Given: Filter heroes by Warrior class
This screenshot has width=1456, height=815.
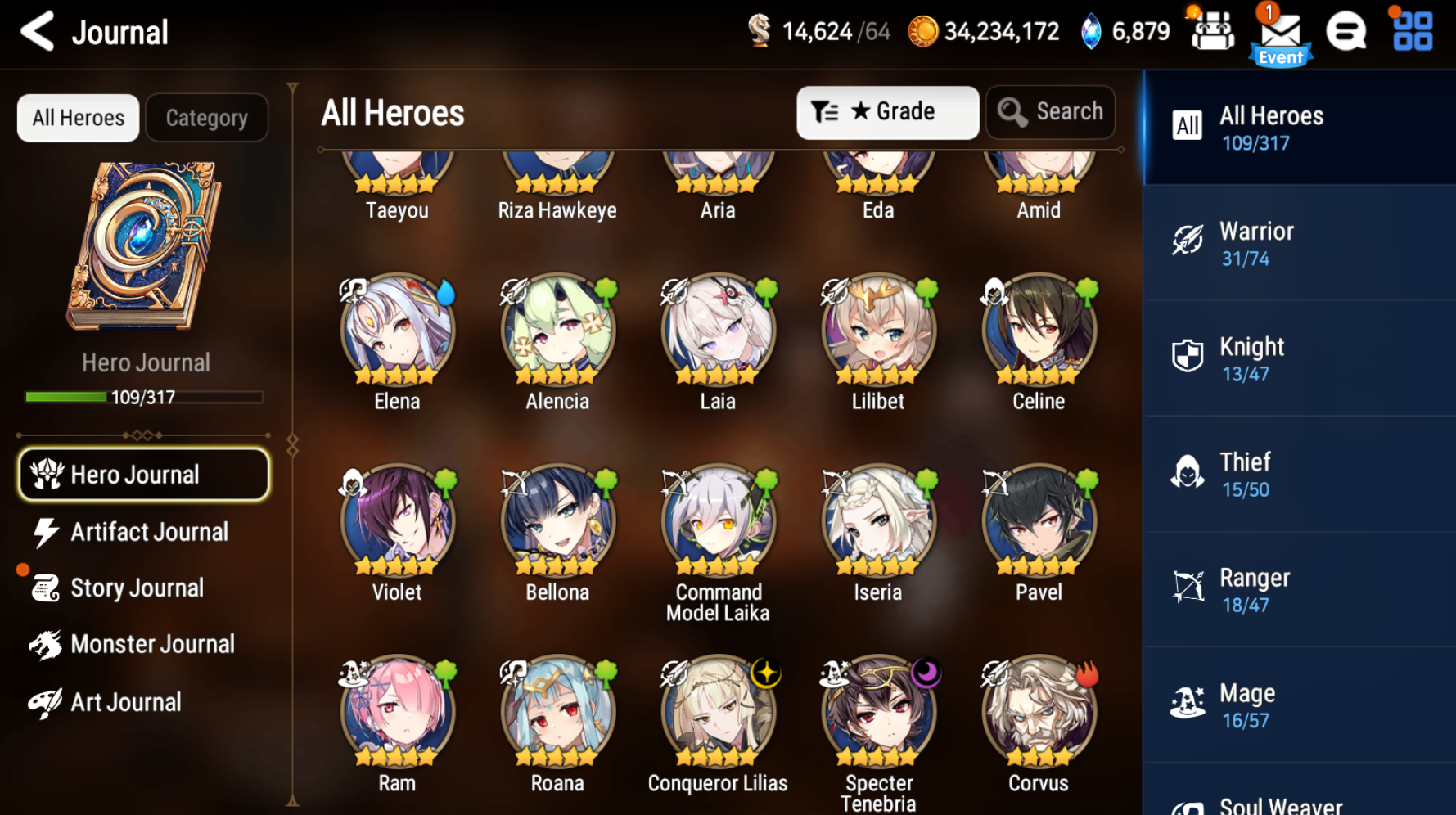Looking at the screenshot, I should pyautogui.click(x=1299, y=242).
